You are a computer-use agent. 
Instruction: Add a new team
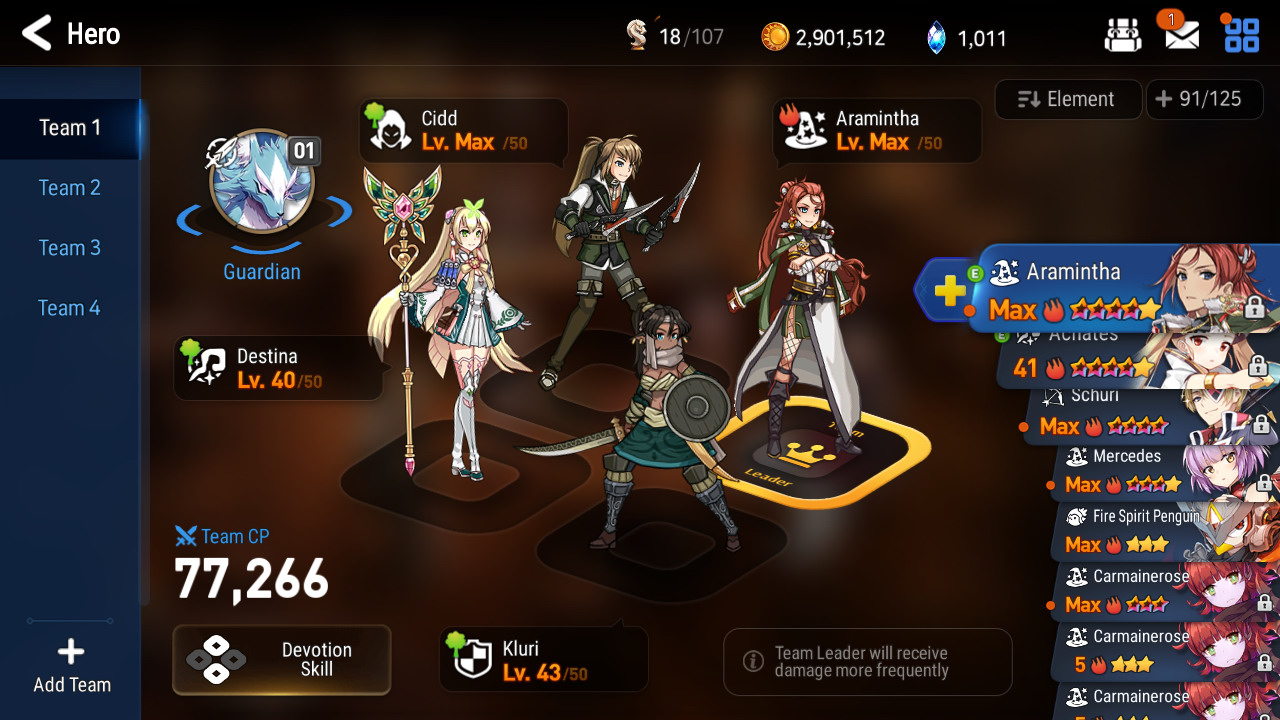[71, 666]
